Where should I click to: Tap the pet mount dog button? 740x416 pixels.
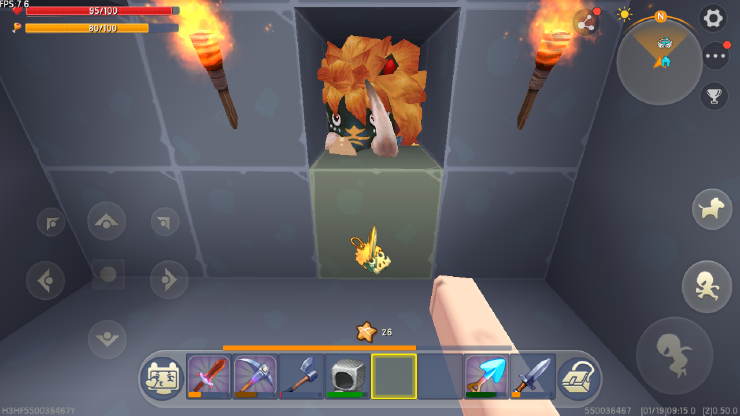(711, 208)
